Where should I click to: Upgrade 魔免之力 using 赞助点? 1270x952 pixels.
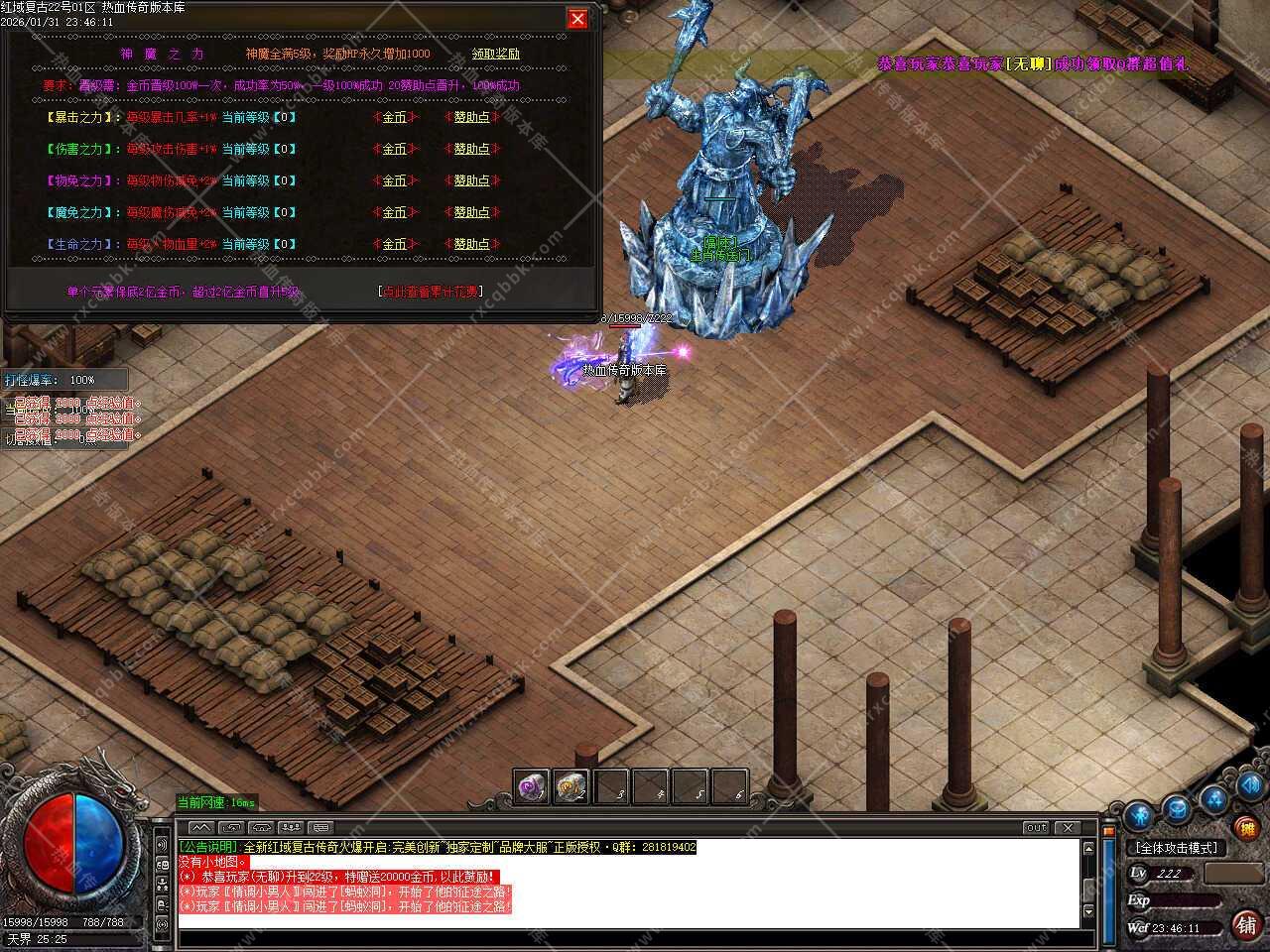(x=472, y=212)
